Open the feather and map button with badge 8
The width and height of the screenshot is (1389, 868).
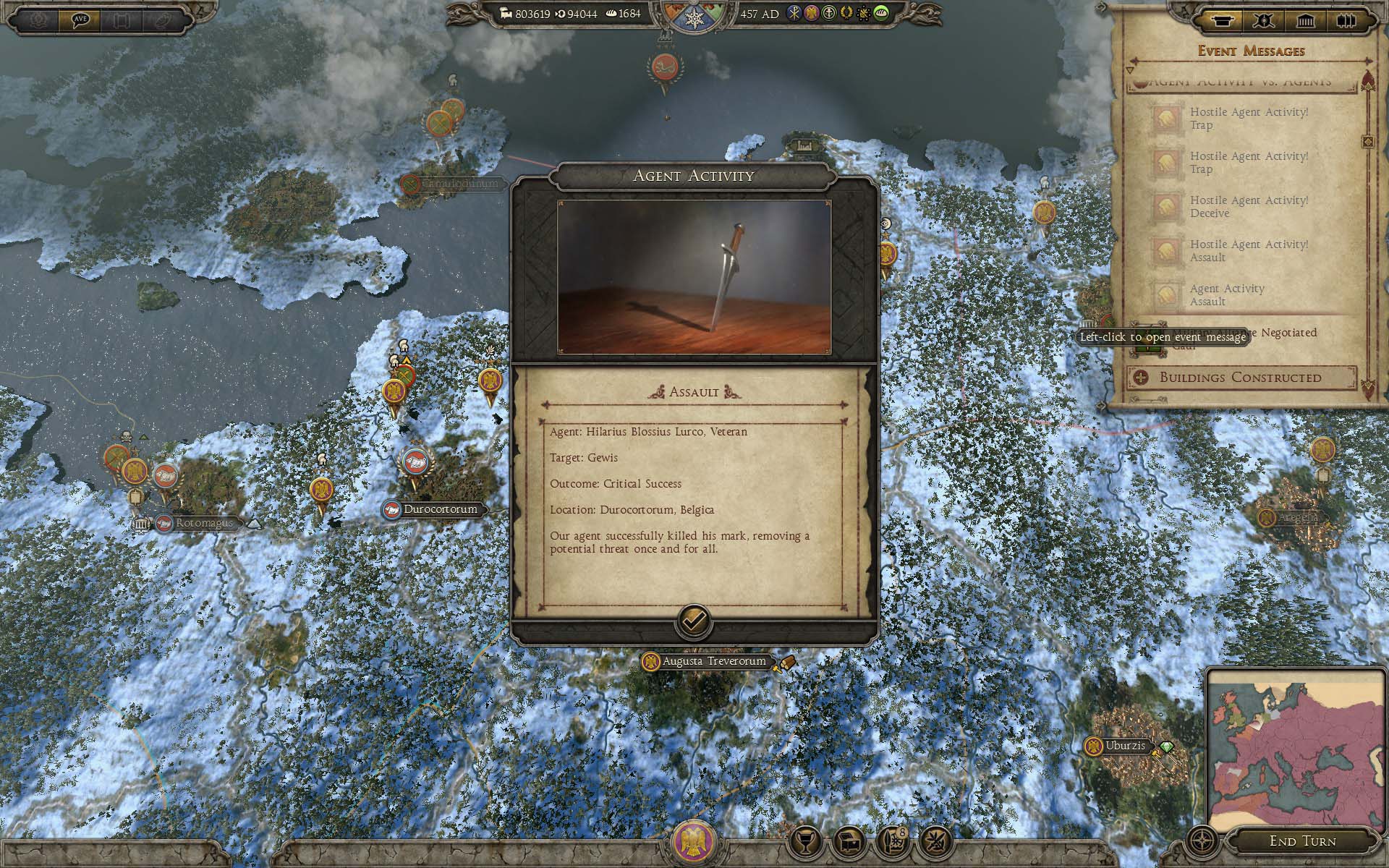[x=893, y=841]
